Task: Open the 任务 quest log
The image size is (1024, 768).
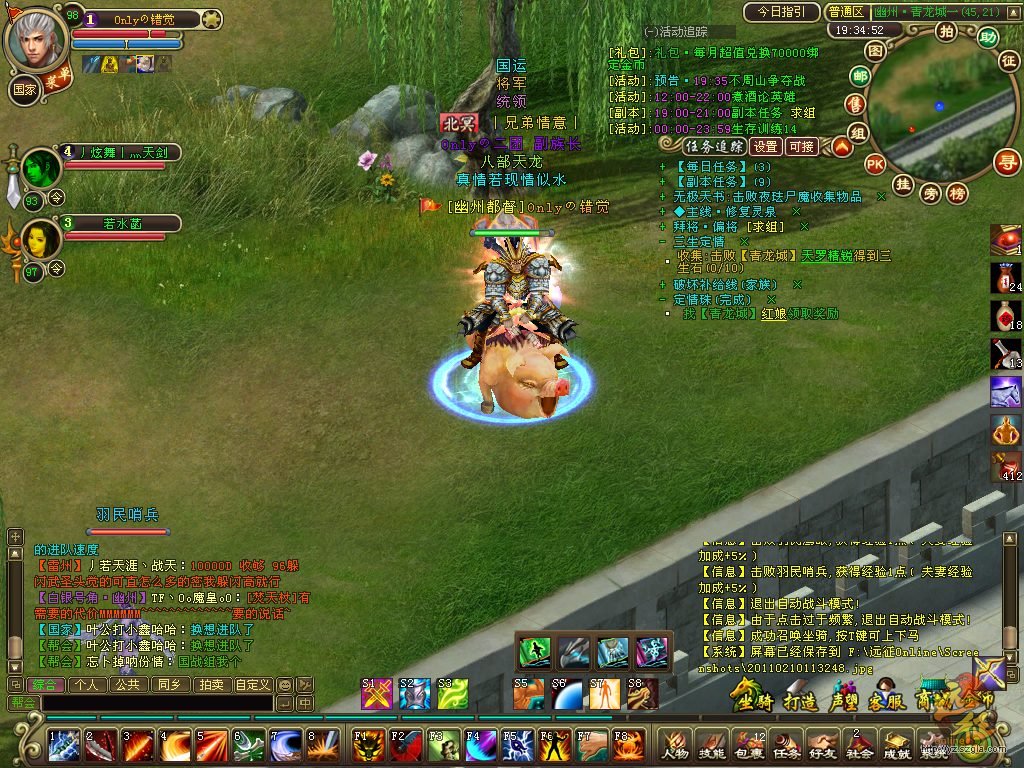Action: tap(786, 745)
